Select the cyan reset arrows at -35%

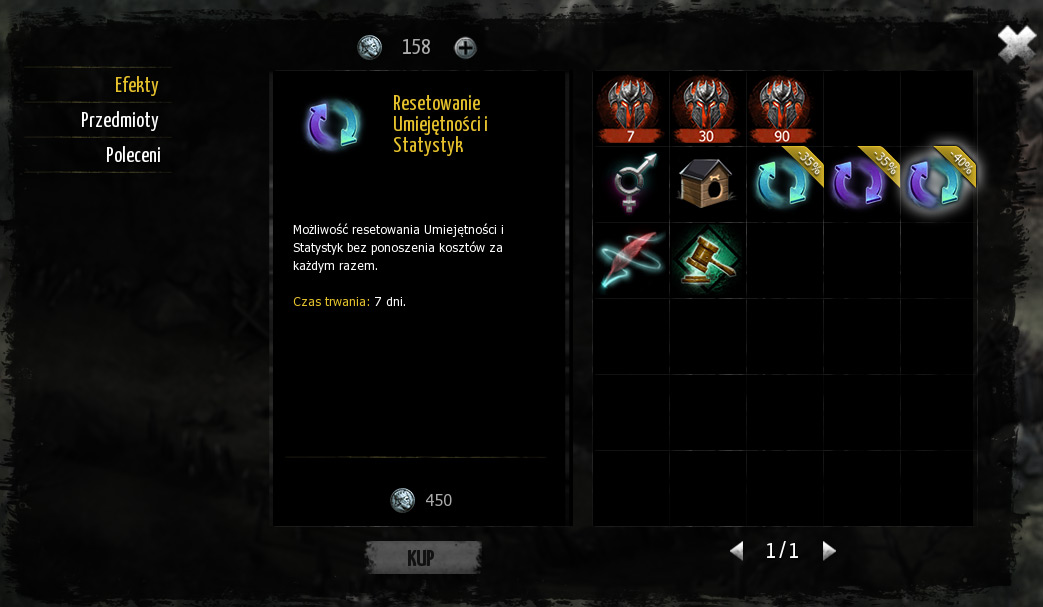[x=783, y=184]
